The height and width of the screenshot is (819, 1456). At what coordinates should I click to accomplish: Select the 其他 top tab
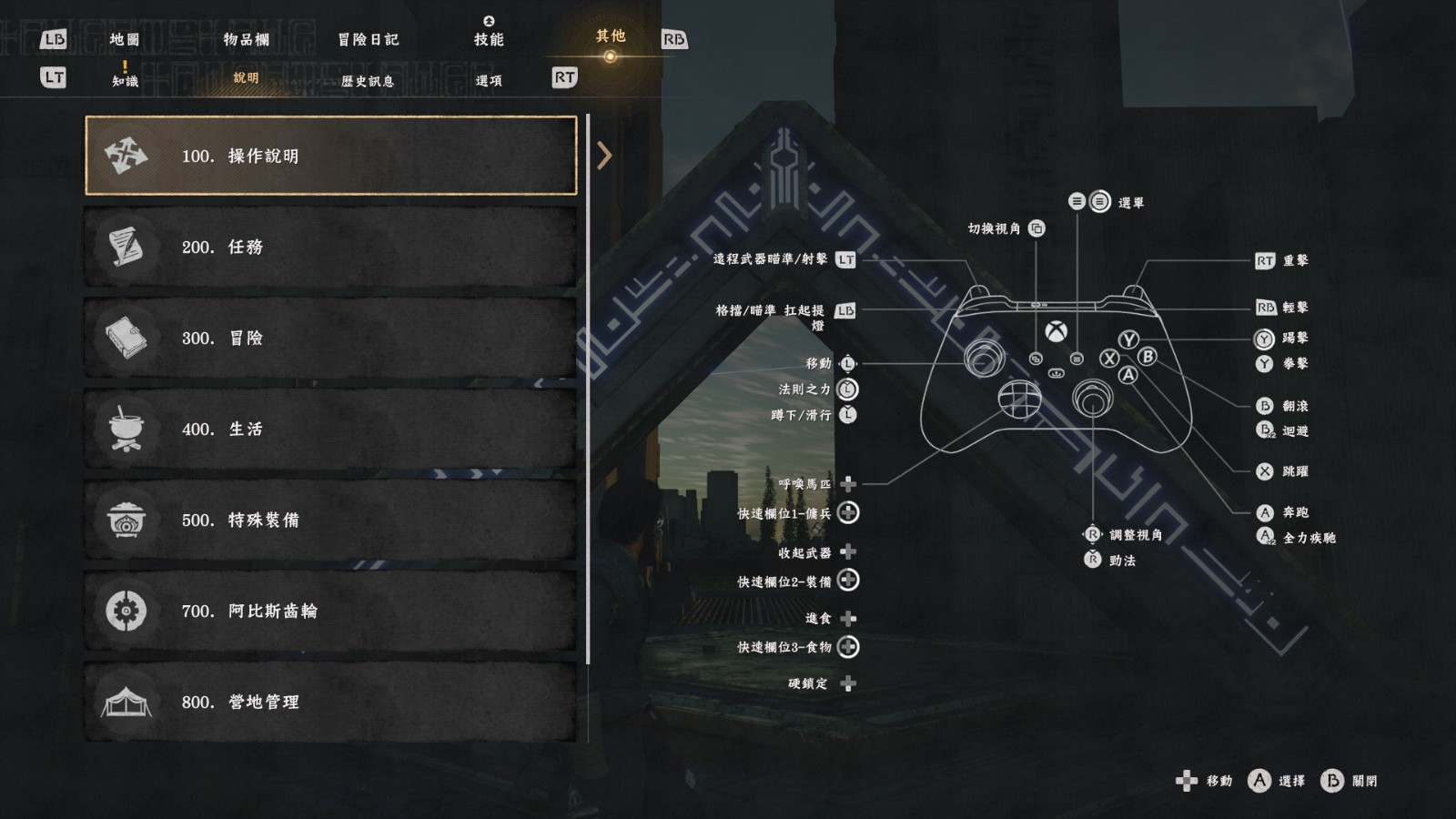(x=611, y=36)
